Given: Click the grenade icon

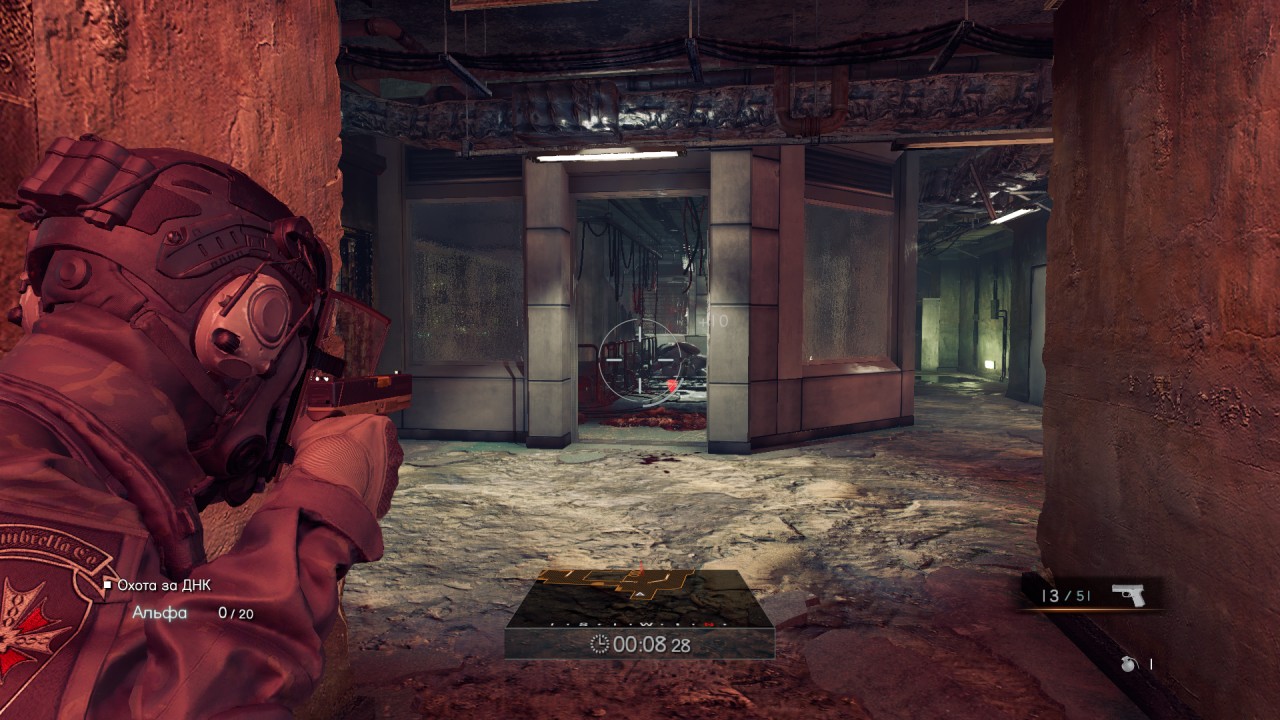Looking at the screenshot, I should (x=1129, y=664).
